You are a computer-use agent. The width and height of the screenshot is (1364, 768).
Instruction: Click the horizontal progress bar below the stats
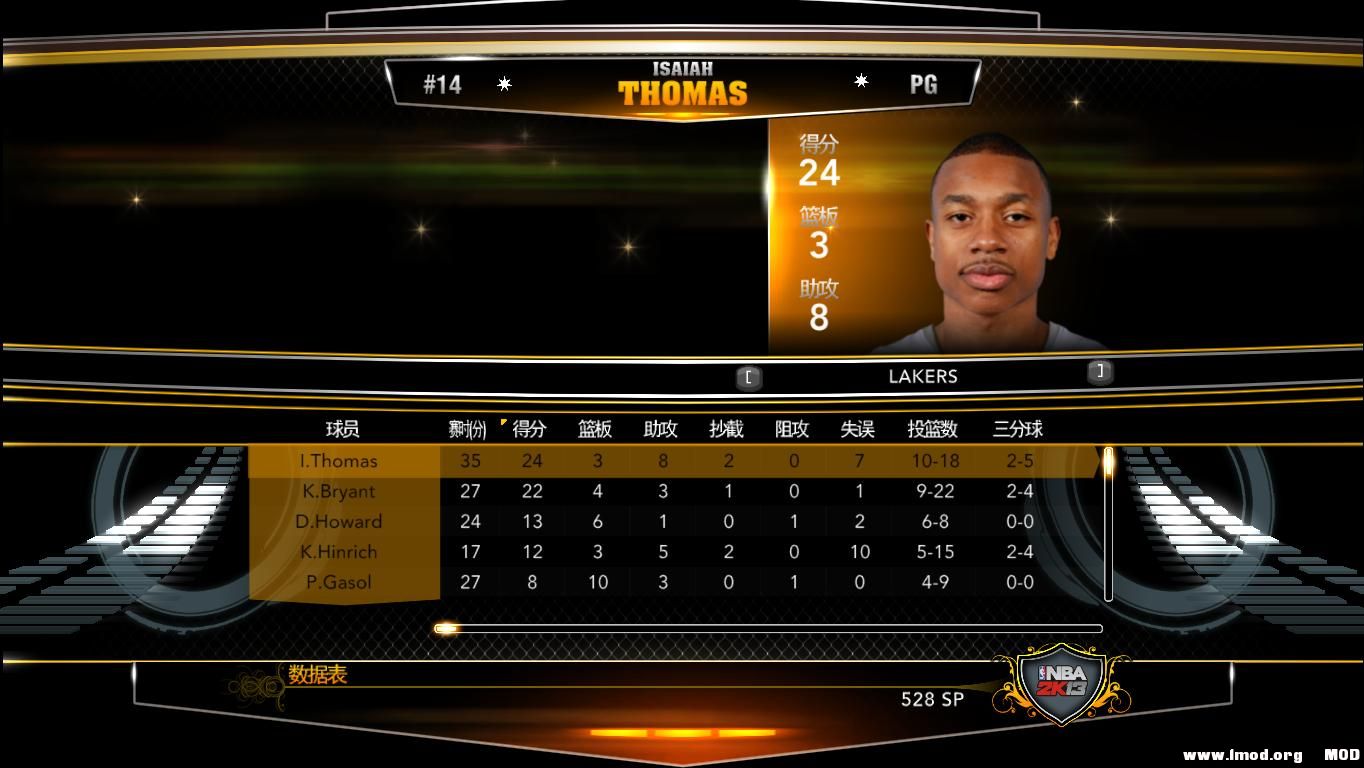[x=768, y=627]
